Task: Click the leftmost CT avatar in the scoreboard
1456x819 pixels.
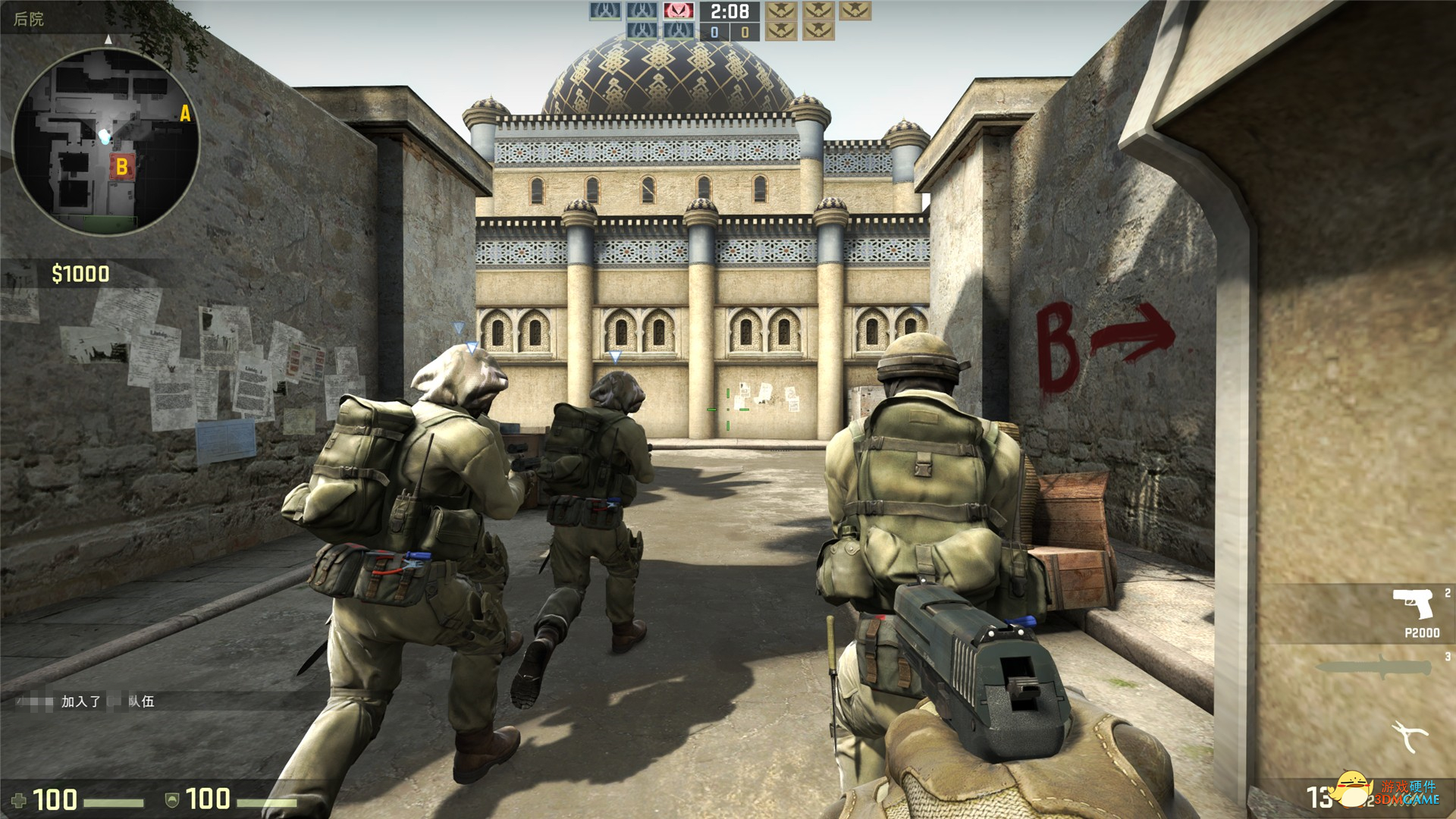Action: [604, 12]
